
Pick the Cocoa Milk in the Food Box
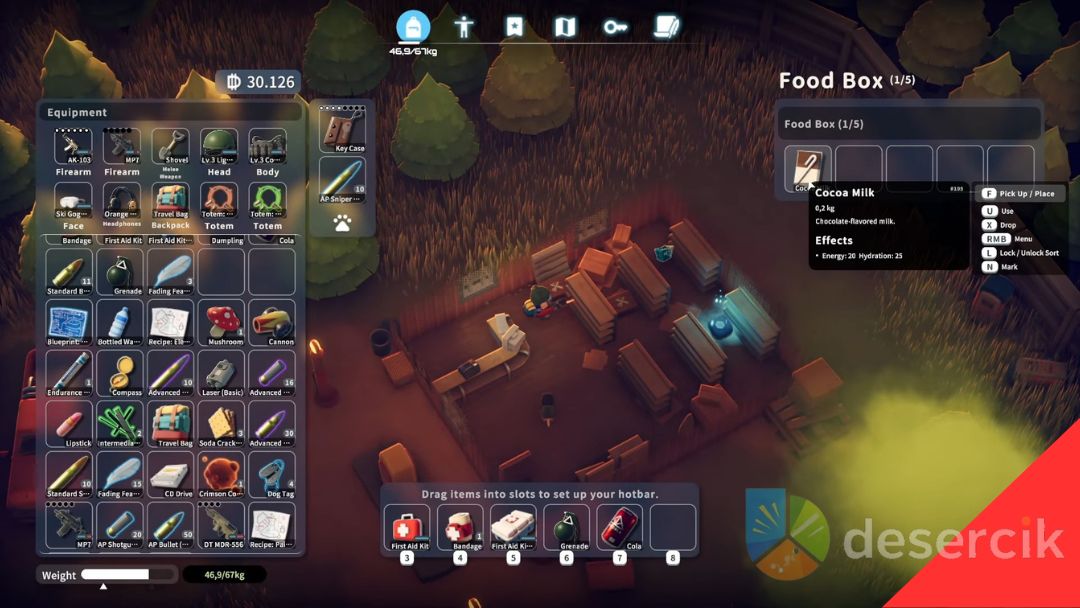tap(807, 168)
